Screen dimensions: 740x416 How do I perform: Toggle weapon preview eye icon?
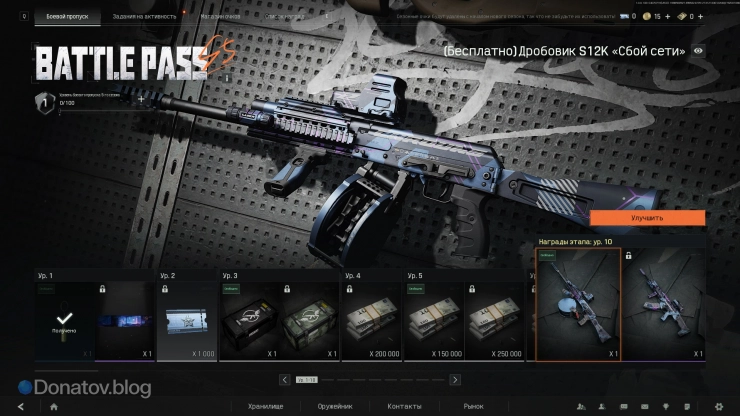[697, 50]
